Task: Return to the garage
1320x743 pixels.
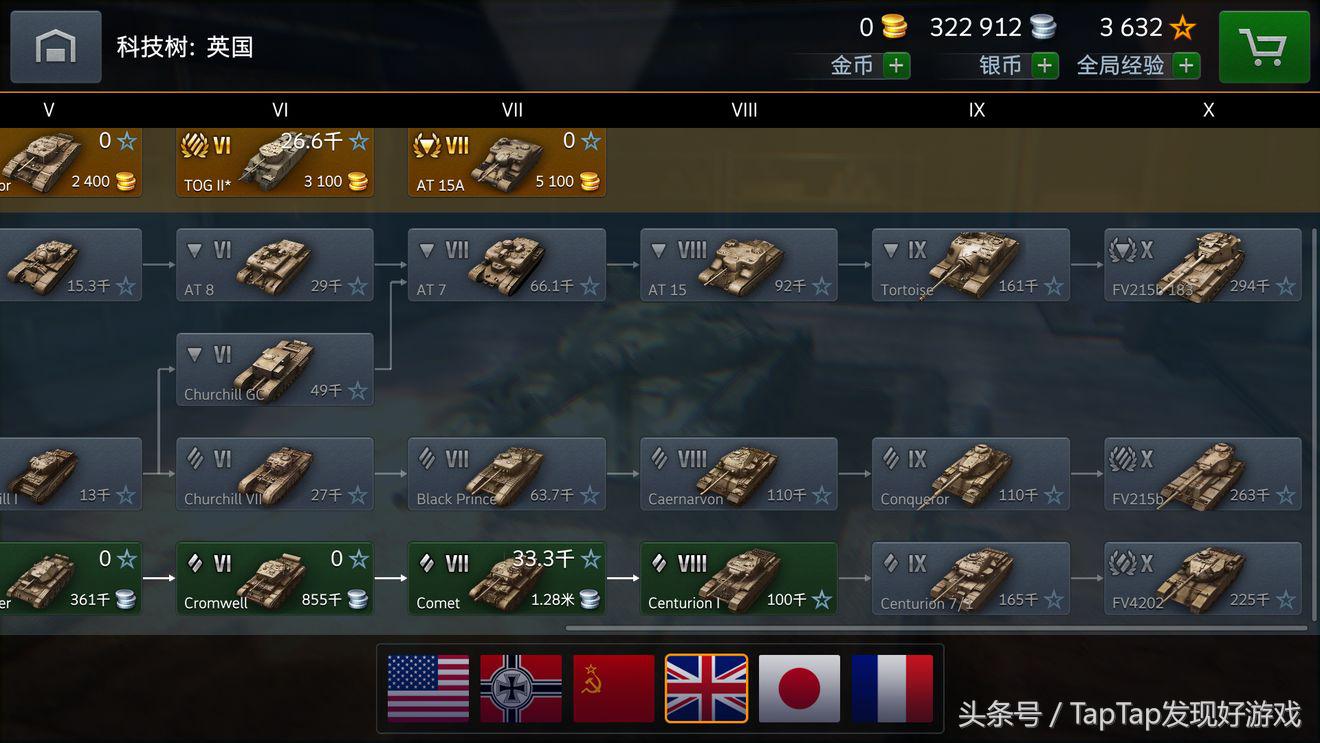Action: coord(56,47)
